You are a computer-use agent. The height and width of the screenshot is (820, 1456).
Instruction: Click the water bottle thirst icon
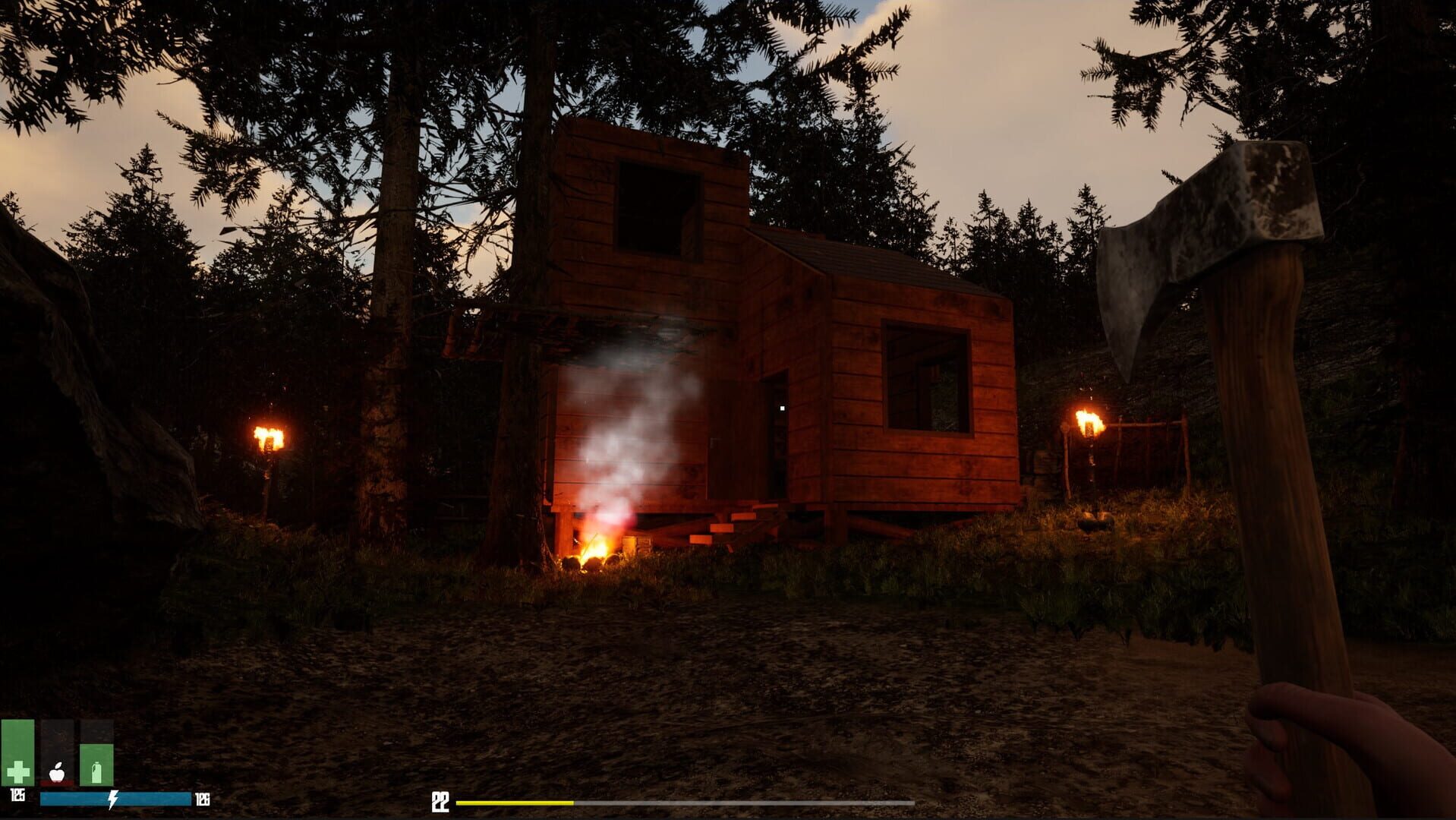pos(96,772)
